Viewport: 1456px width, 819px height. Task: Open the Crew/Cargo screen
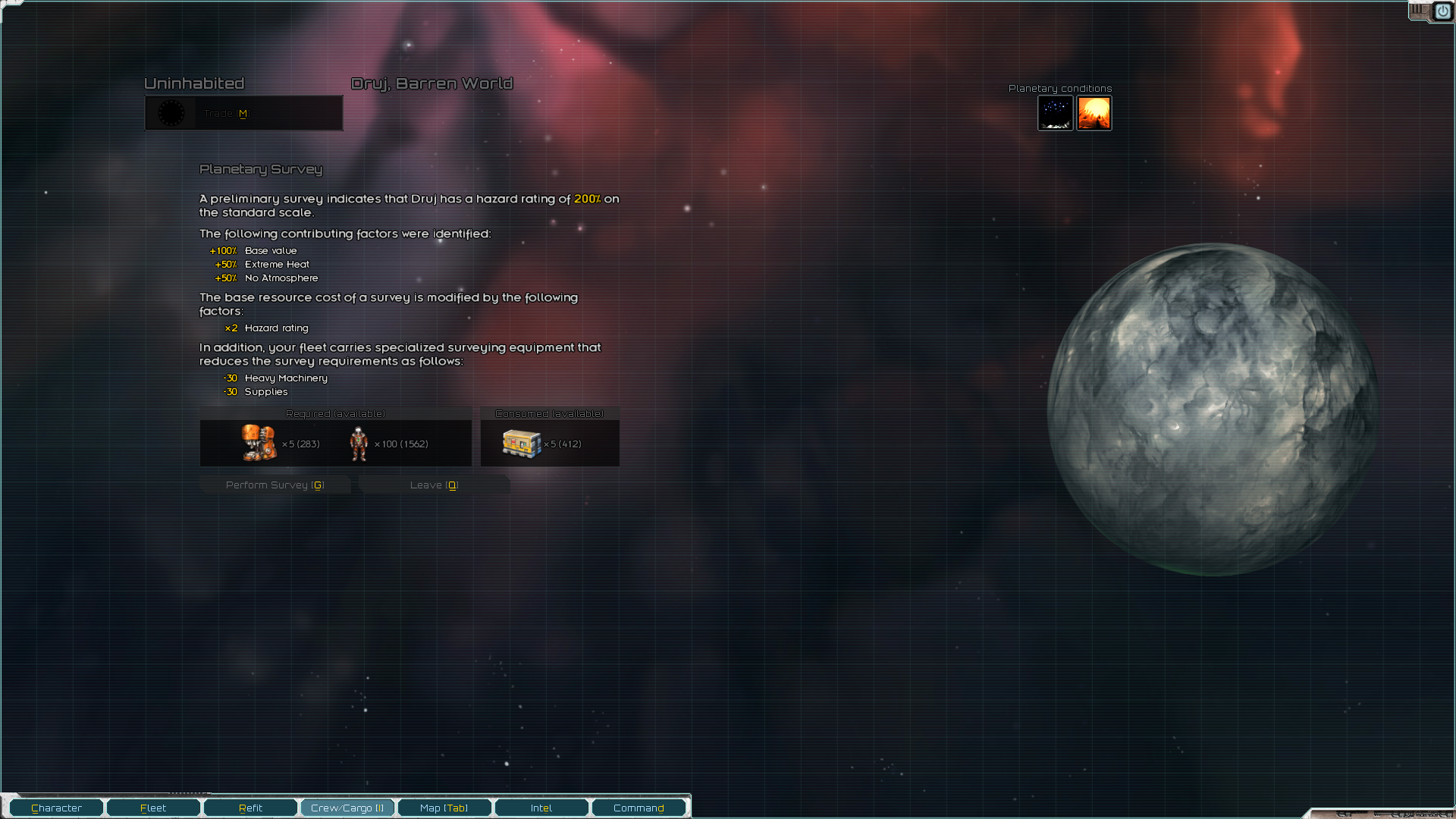[347, 807]
